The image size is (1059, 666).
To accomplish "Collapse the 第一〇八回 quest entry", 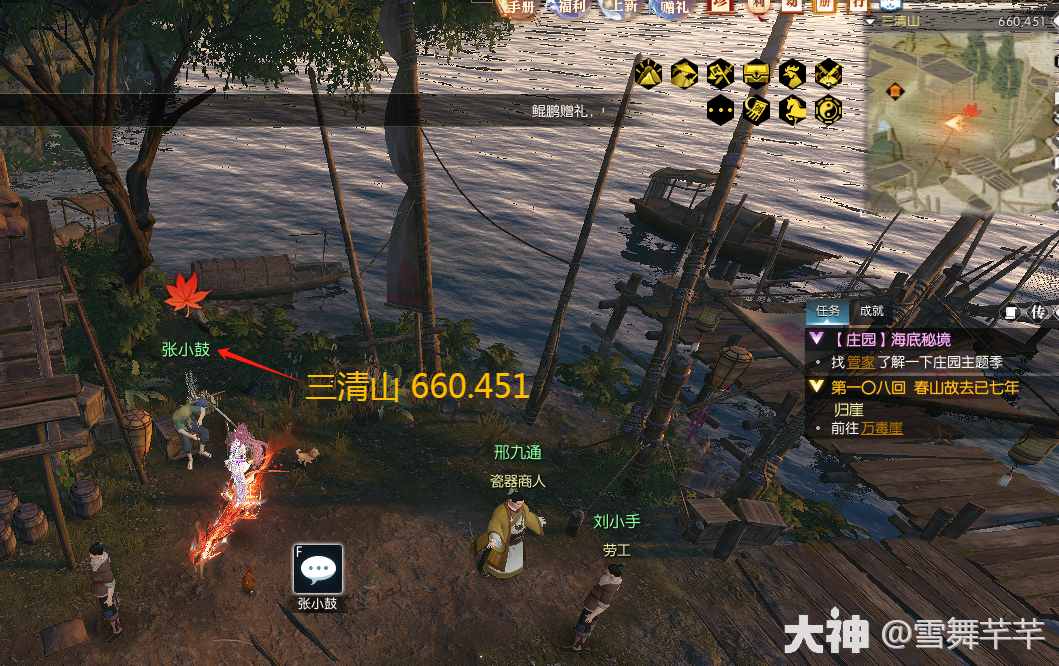I will [x=817, y=387].
